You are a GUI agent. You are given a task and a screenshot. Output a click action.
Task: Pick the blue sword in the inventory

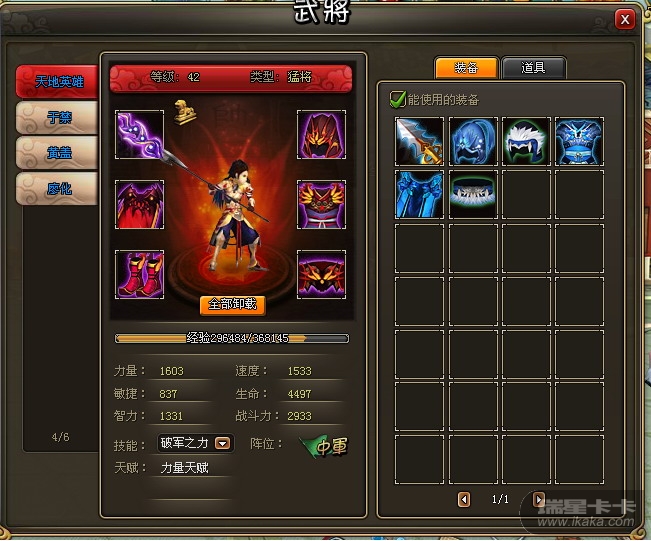(420, 141)
